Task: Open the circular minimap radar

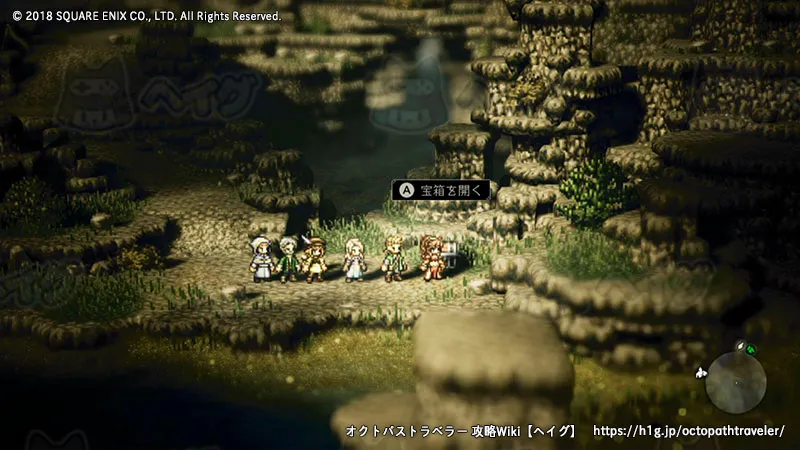Action: coord(735,382)
